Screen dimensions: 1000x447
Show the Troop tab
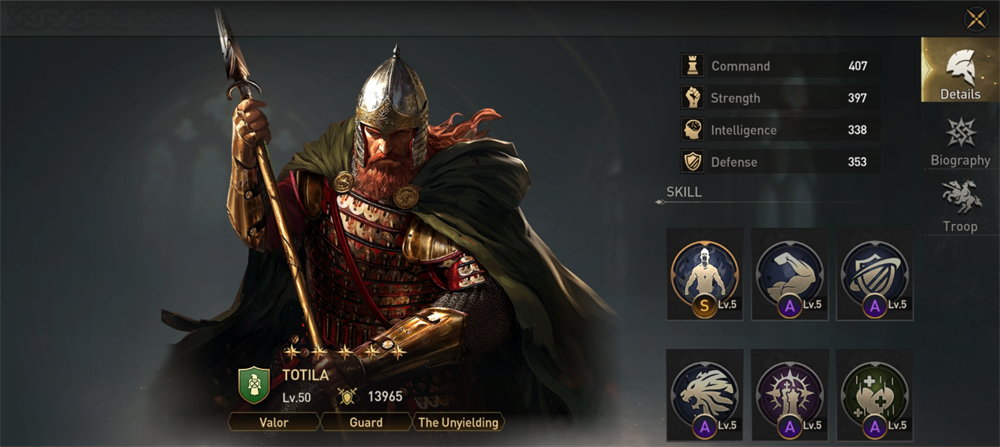(959, 206)
